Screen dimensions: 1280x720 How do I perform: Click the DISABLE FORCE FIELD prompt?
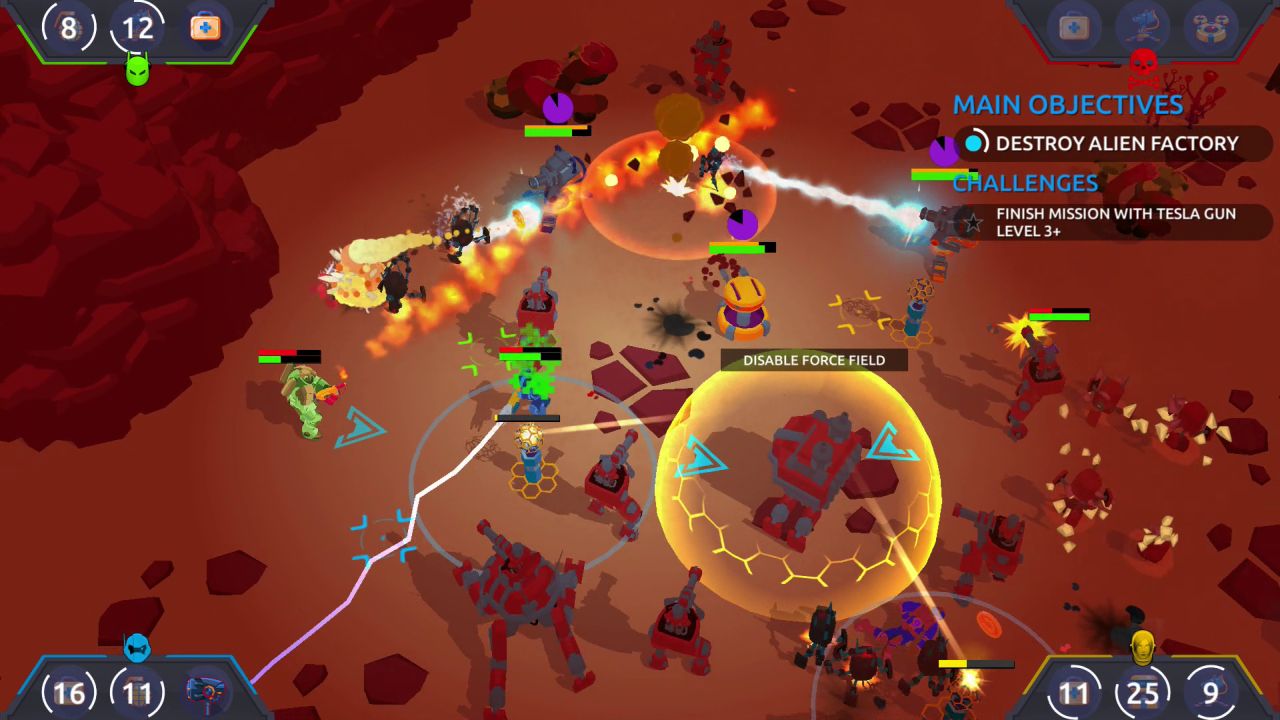pos(813,360)
